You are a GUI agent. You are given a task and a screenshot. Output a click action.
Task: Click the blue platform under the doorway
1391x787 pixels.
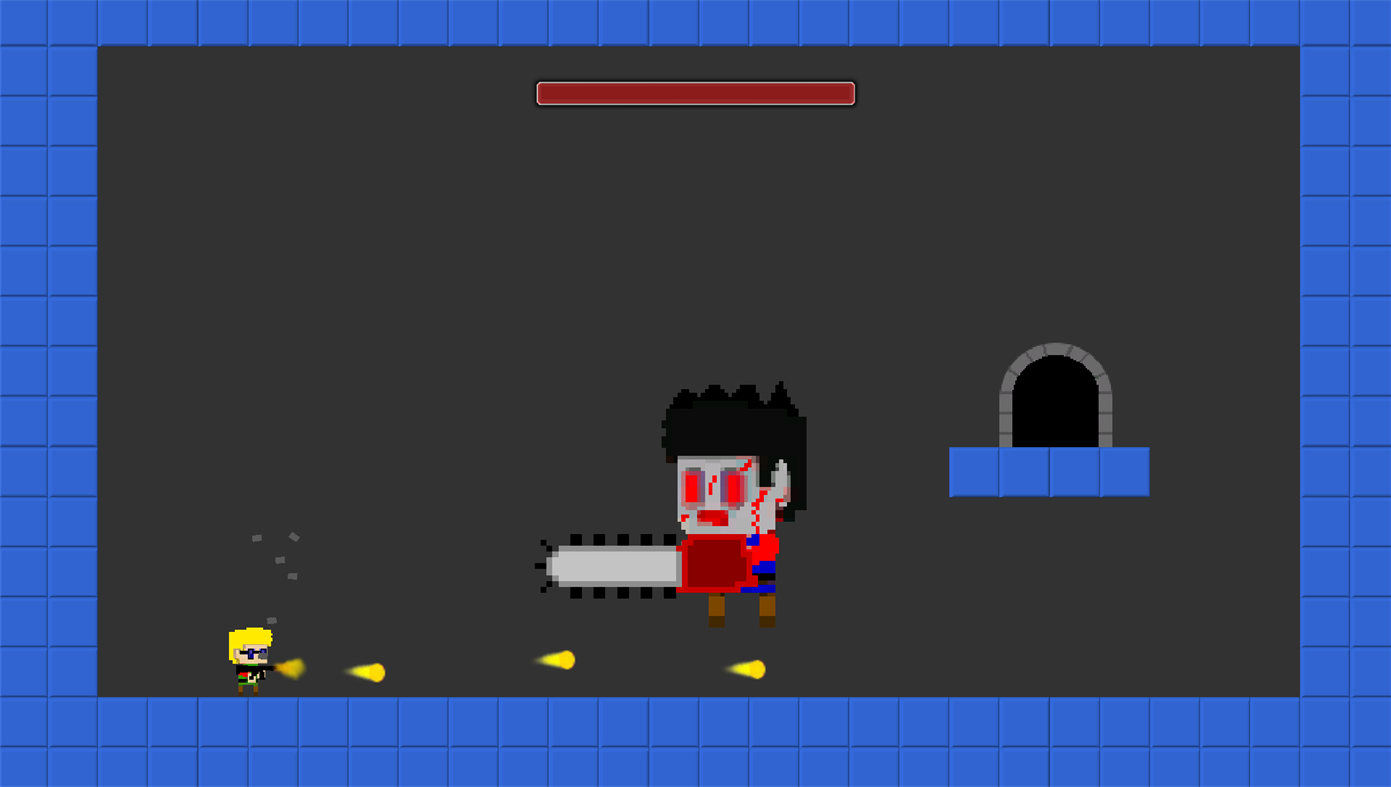coord(1048,472)
